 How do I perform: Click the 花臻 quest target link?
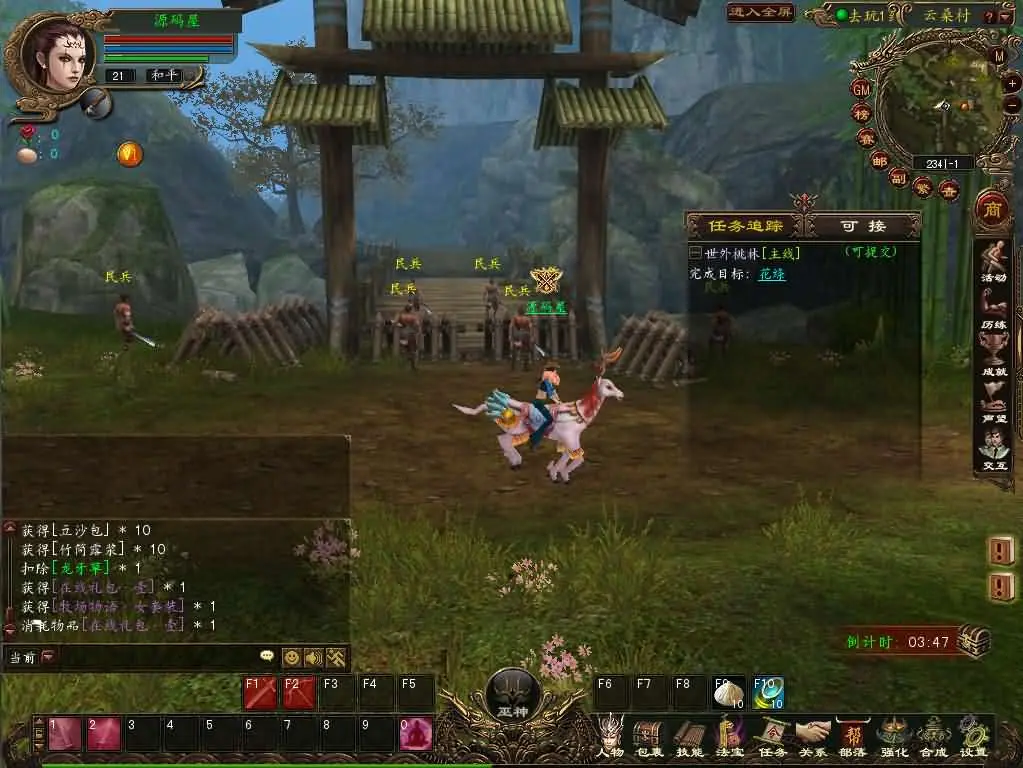[x=771, y=273]
